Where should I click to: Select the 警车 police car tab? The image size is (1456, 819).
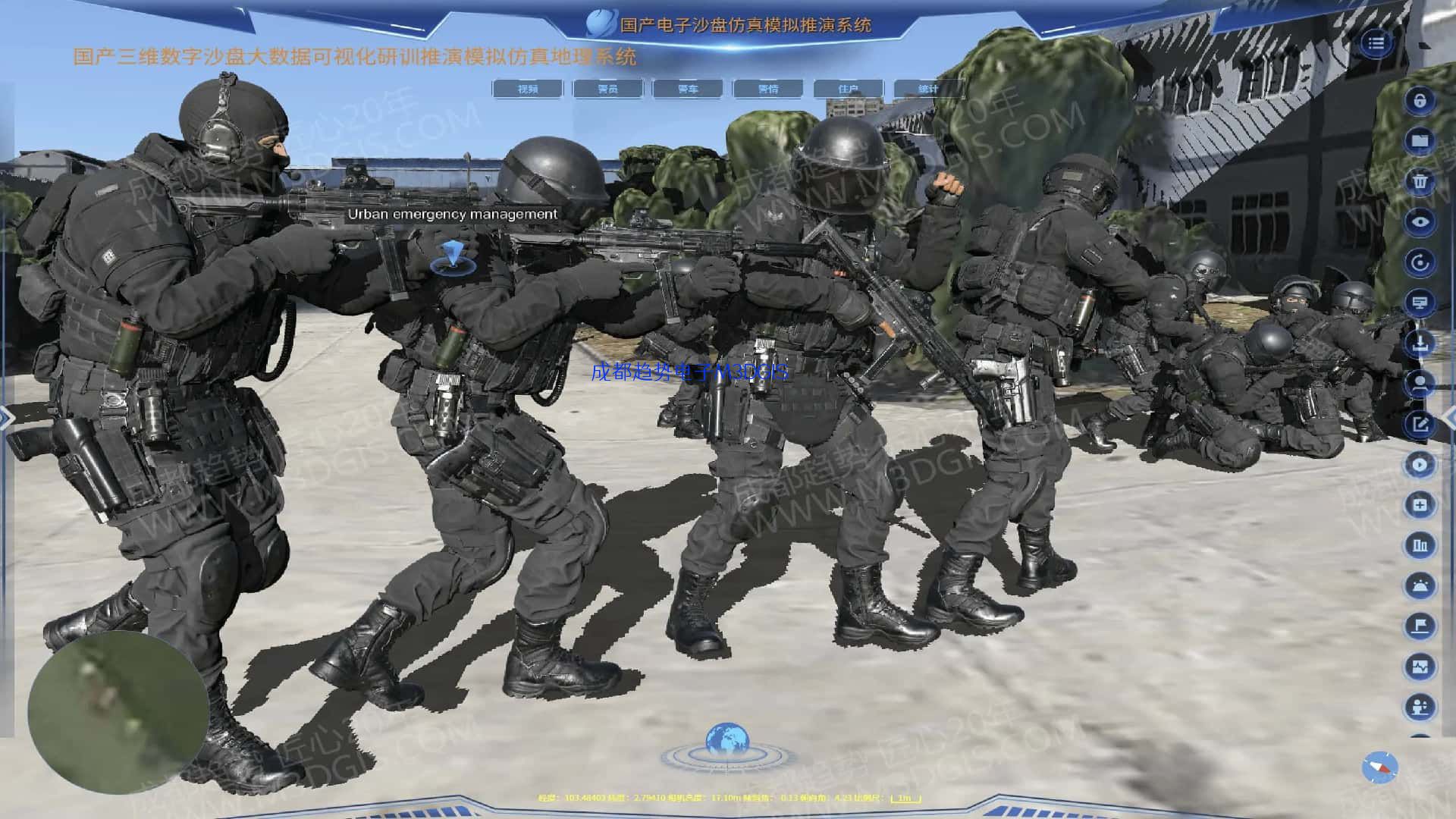pos(688,89)
